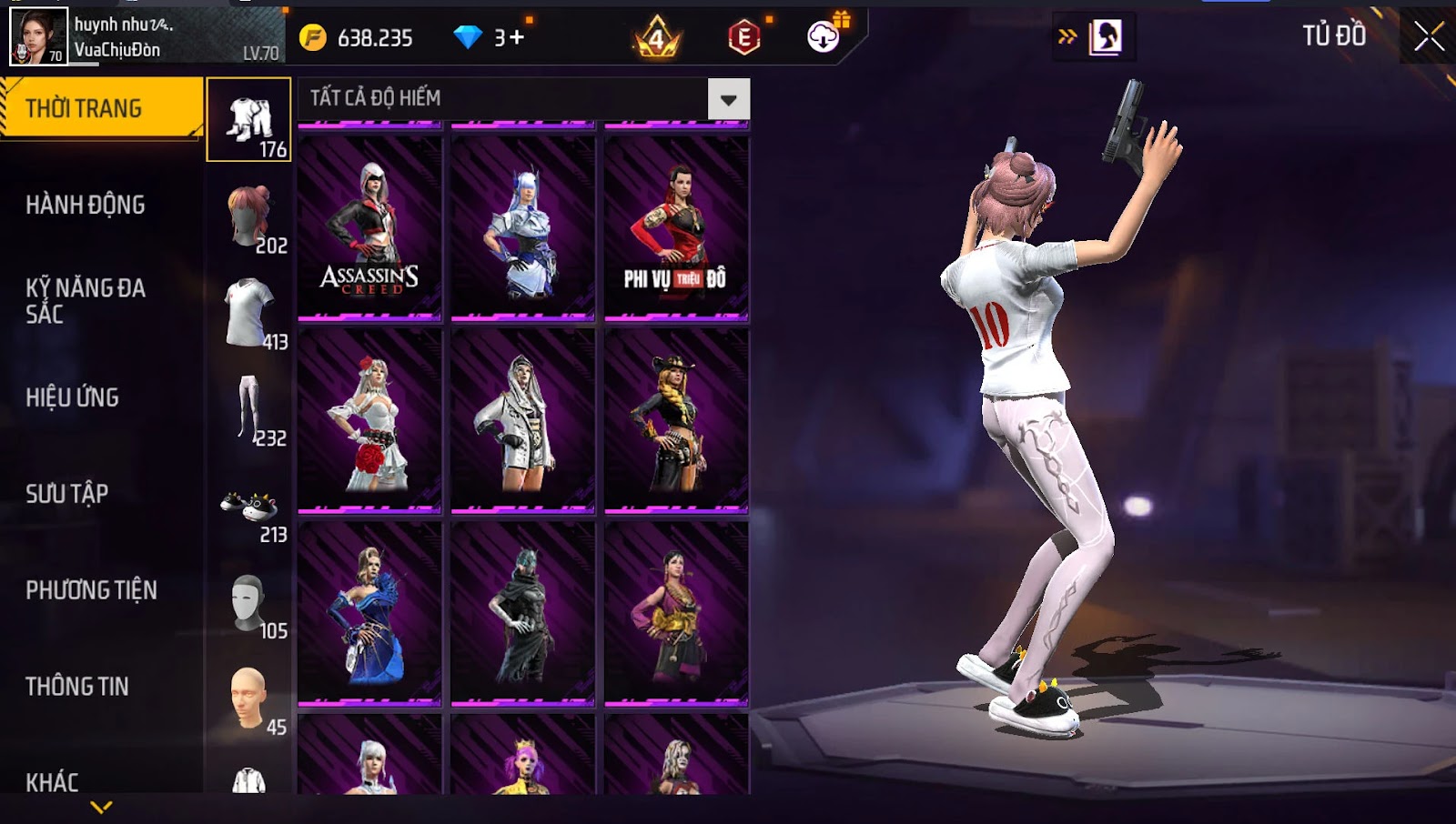This screenshot has height=824, width=1456.
Task: Open the face mask category
Action: [249, 602]
